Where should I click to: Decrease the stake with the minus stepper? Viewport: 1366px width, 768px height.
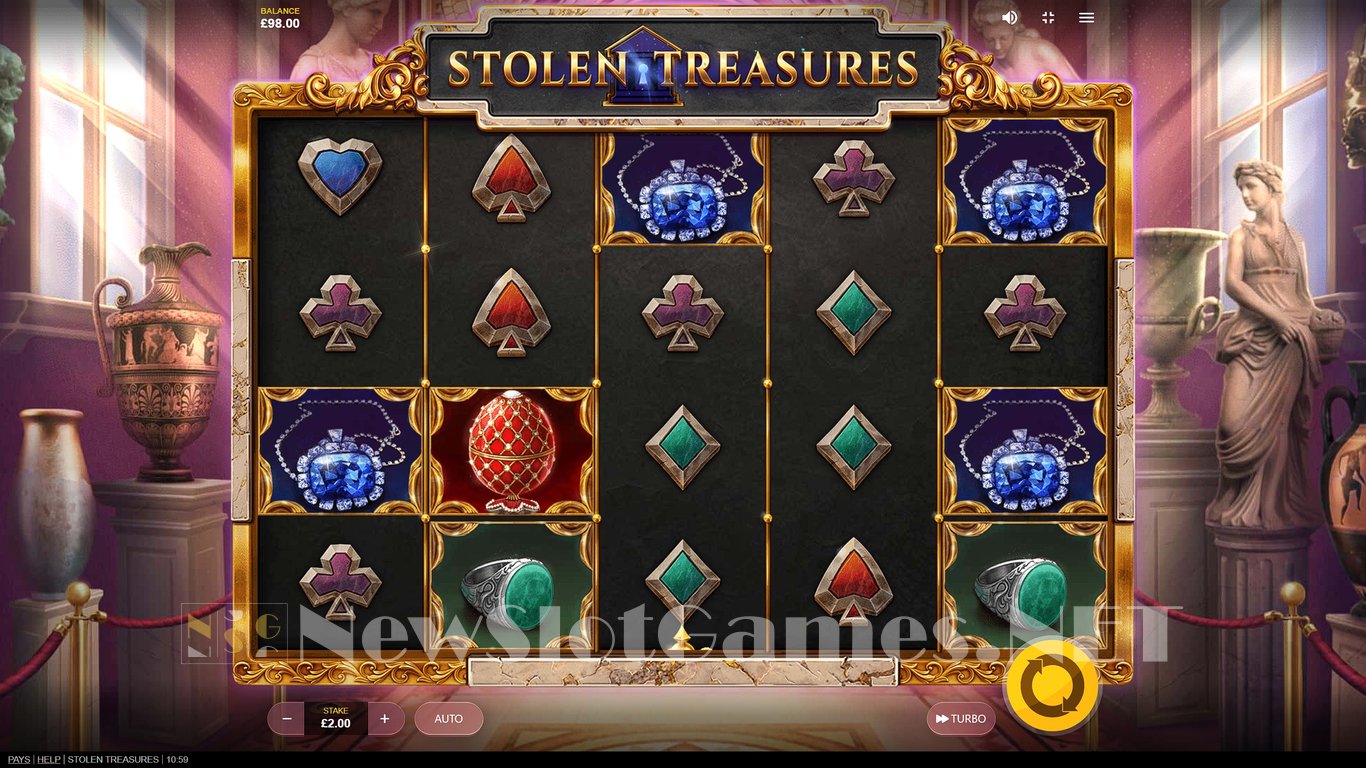(x=287, y=718)
